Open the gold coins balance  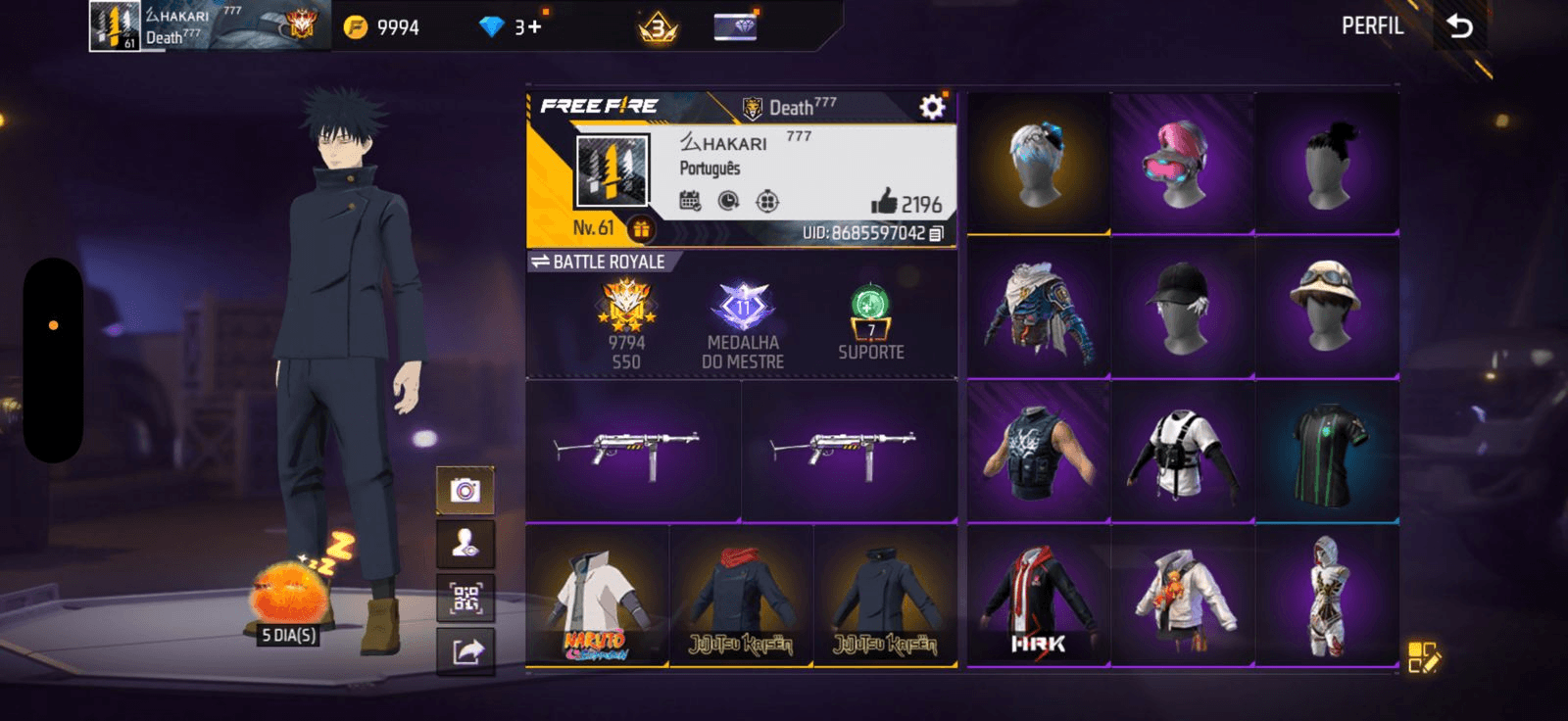(382, 27)
